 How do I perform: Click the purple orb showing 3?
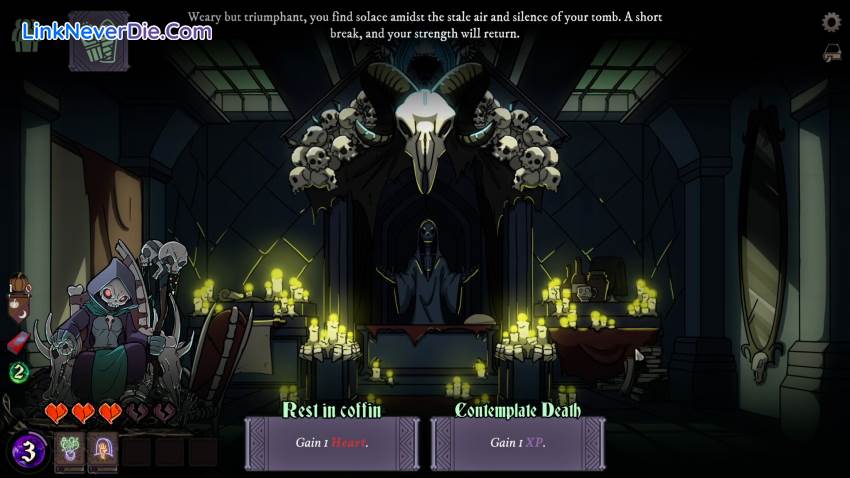point(29,451)
